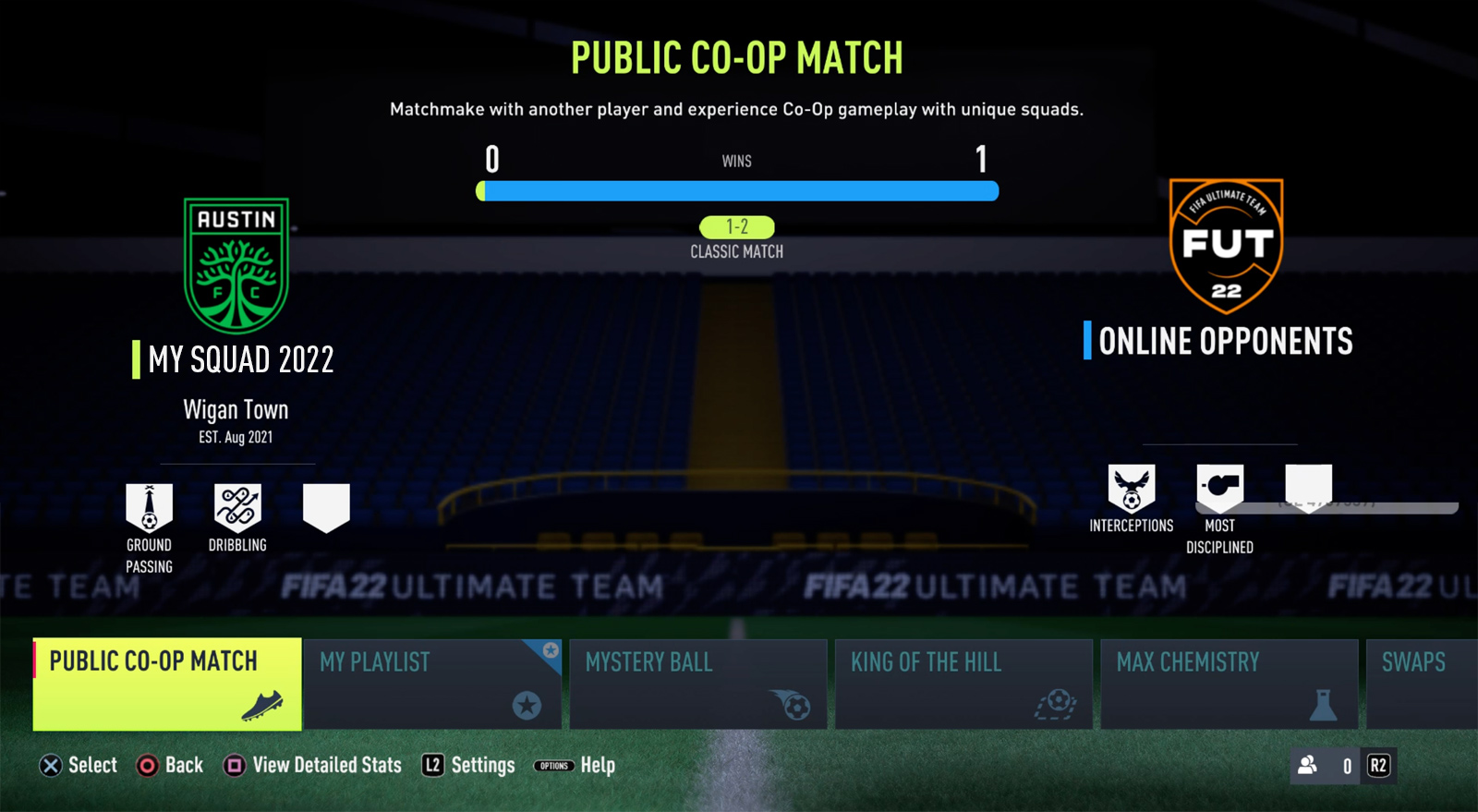Select the Ground Passing badge icon

[149, 503]
